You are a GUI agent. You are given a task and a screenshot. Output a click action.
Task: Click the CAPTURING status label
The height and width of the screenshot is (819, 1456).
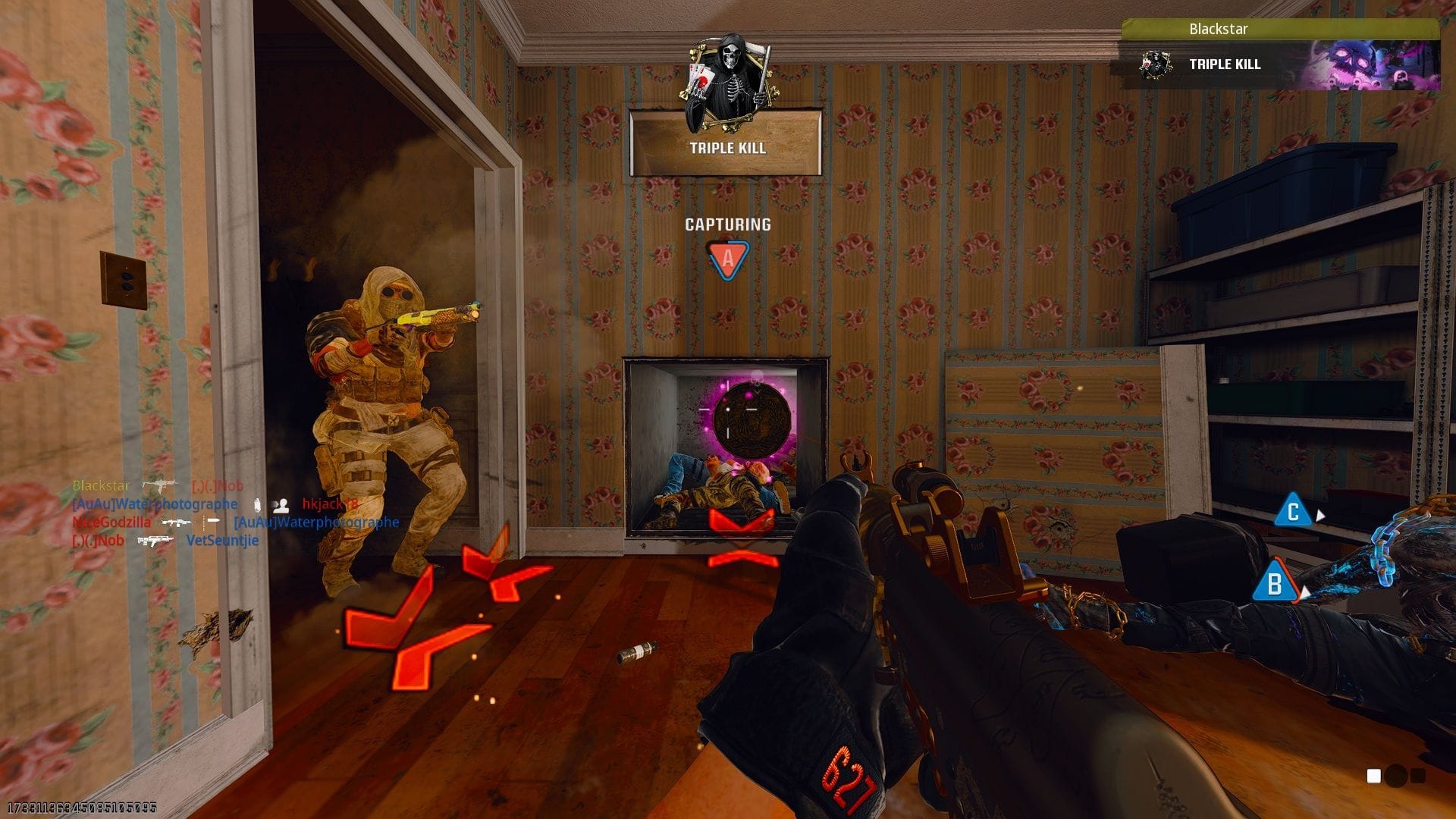727,224
